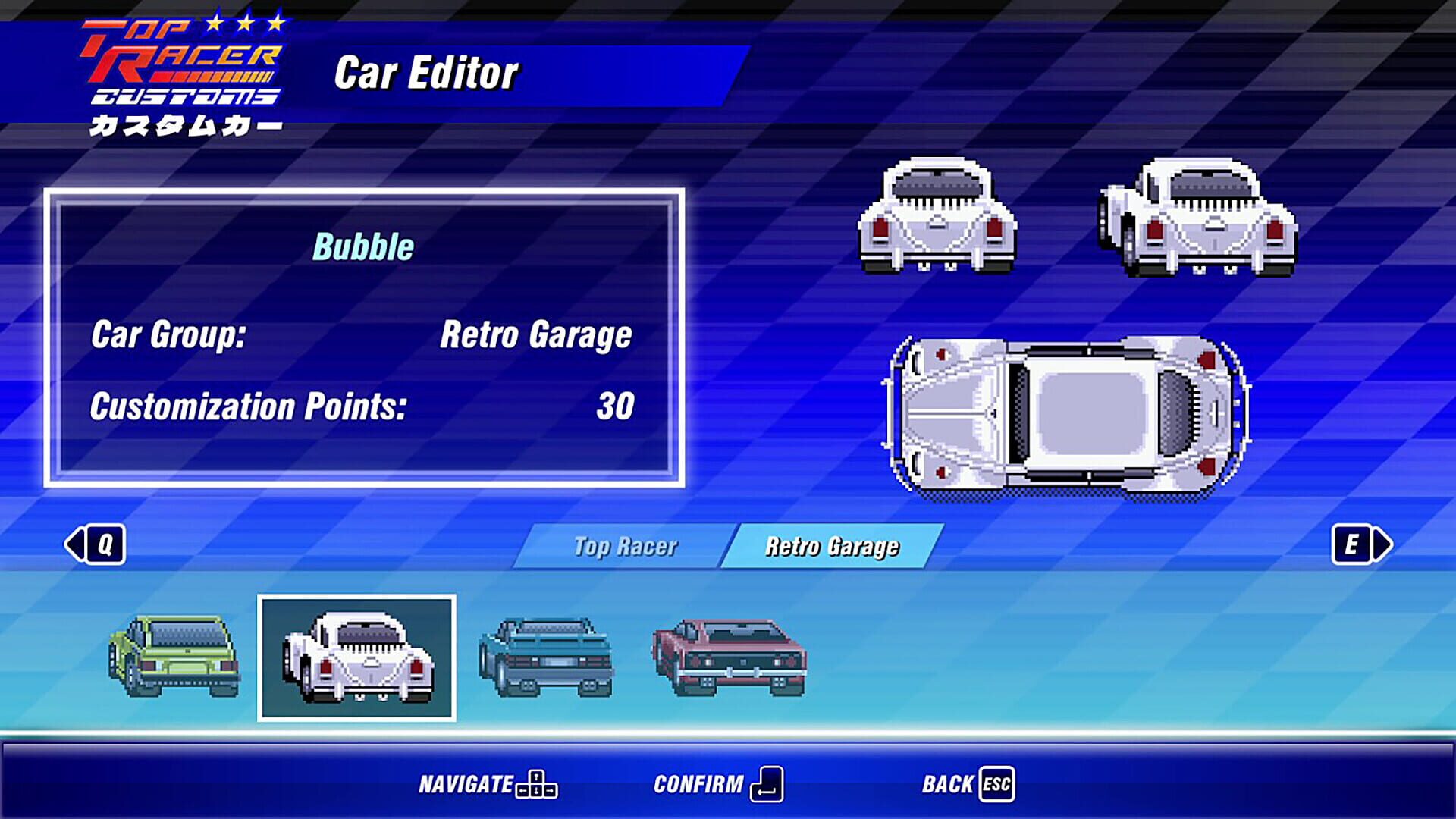
Task: Click the Confirm enter key icon
Action: (x=768, y=785)
